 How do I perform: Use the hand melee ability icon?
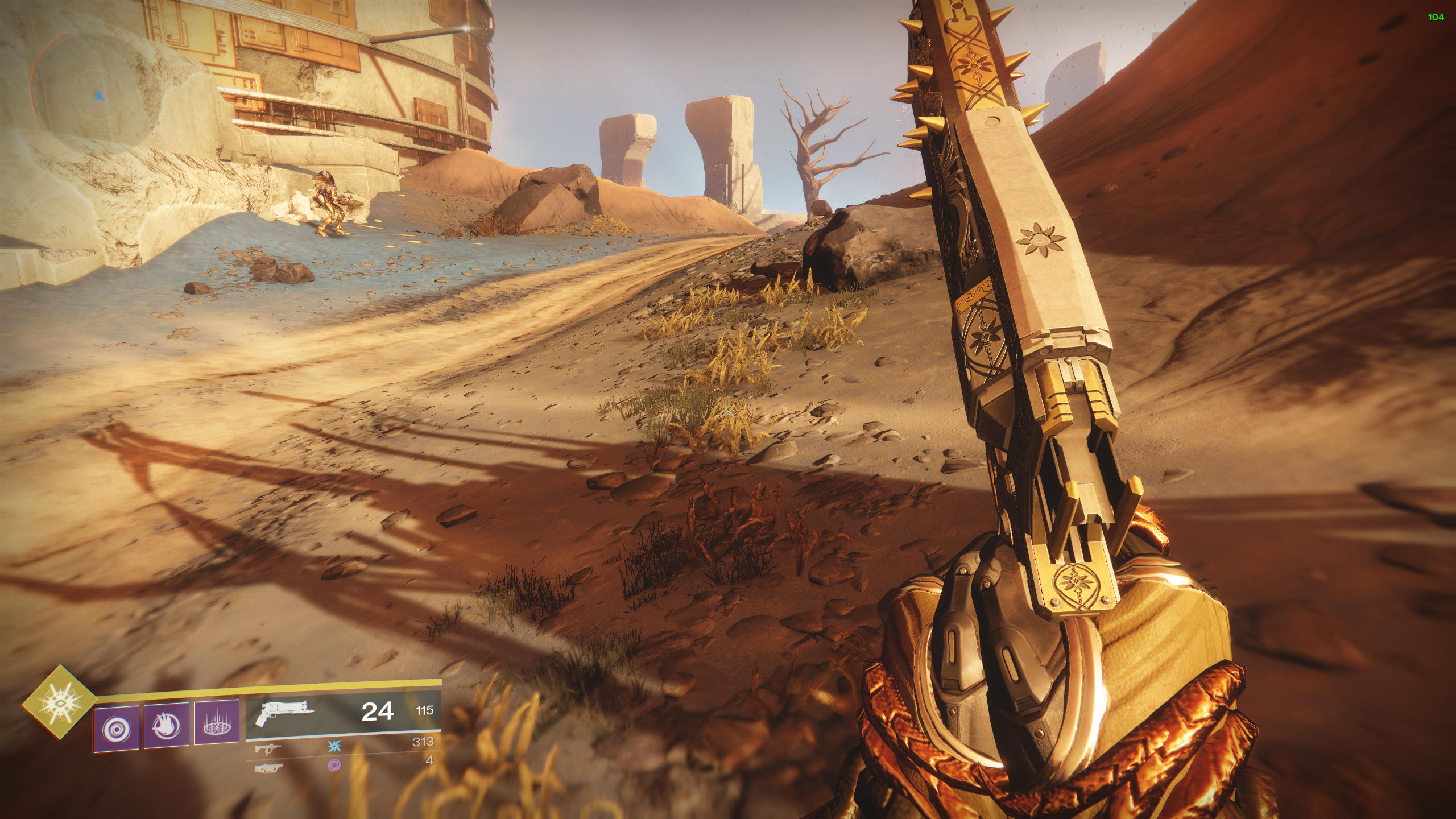[167, 726]
